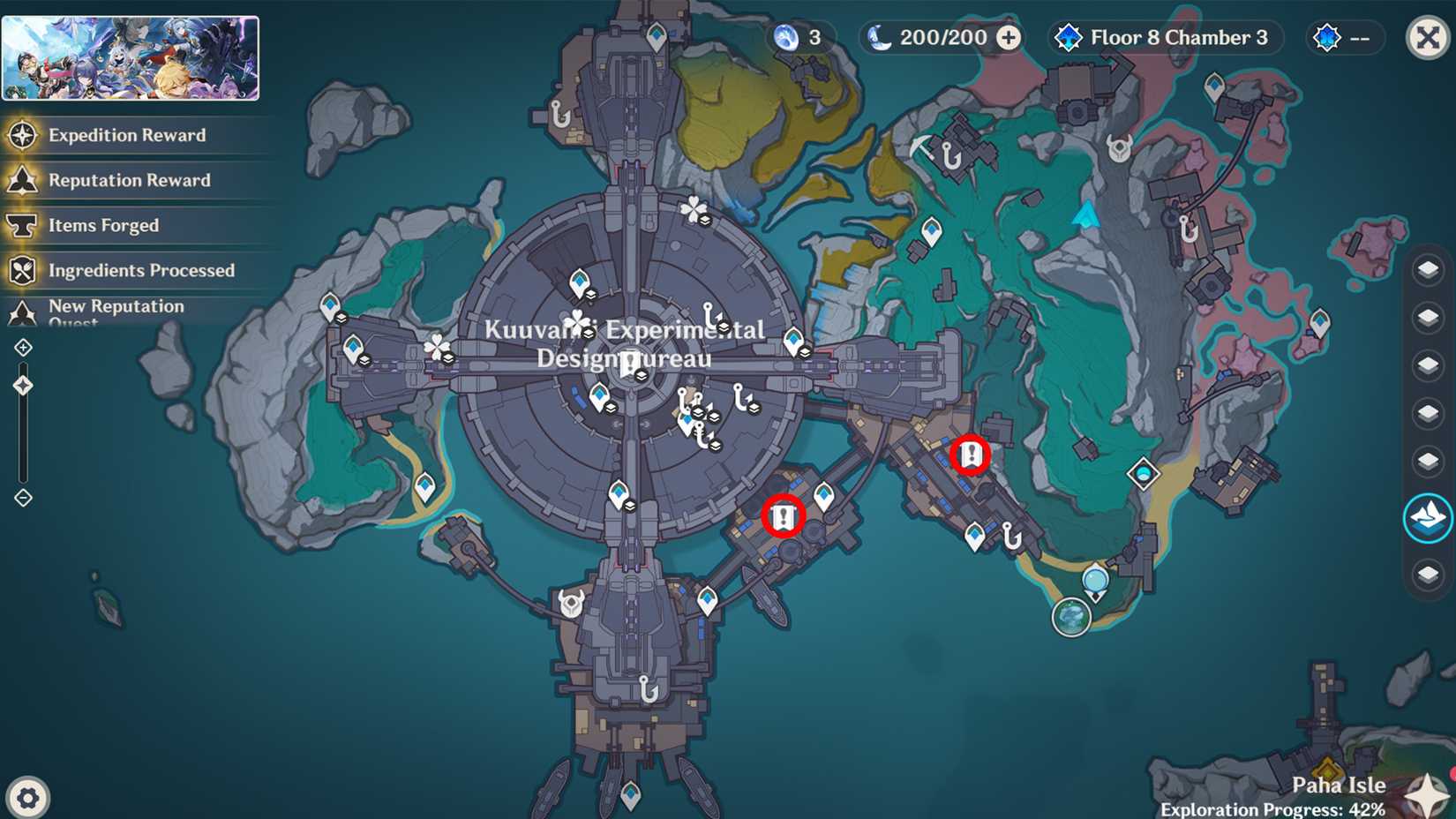Image resolution: width=1456 pixels, height=819 pixels.
Task: Select the third layer option on the right edge
Action: (x=1426, y=362)
